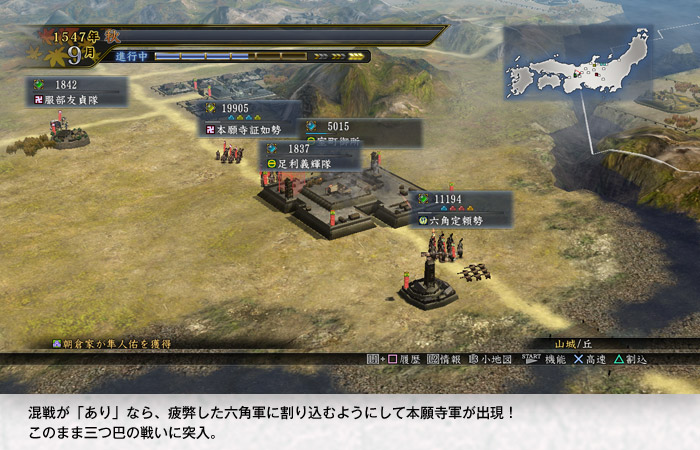Select the 六角定頼勢 army label

point(460,209)
